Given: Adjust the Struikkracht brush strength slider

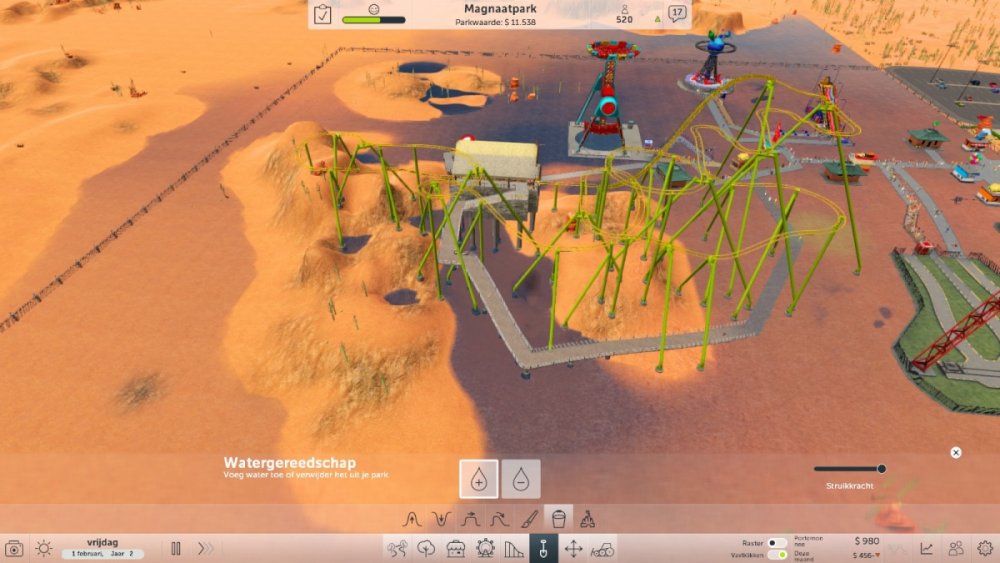Looking at the screenshot, I should tap(881, 468).
